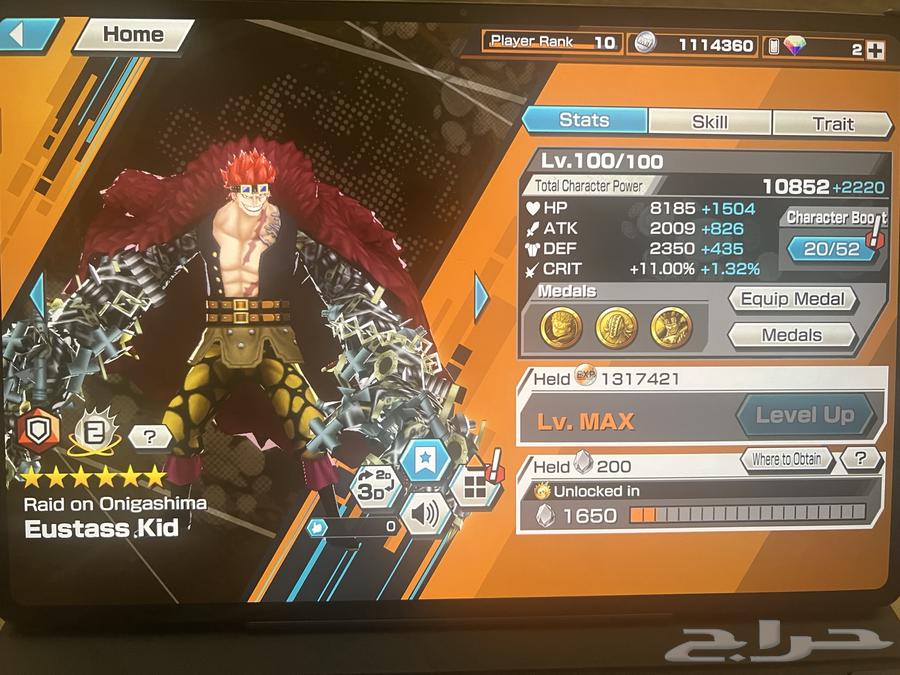The height and width of the screenshot is (675, 900).
Task: Click the Equip Medal button
Action: [793, 299]
